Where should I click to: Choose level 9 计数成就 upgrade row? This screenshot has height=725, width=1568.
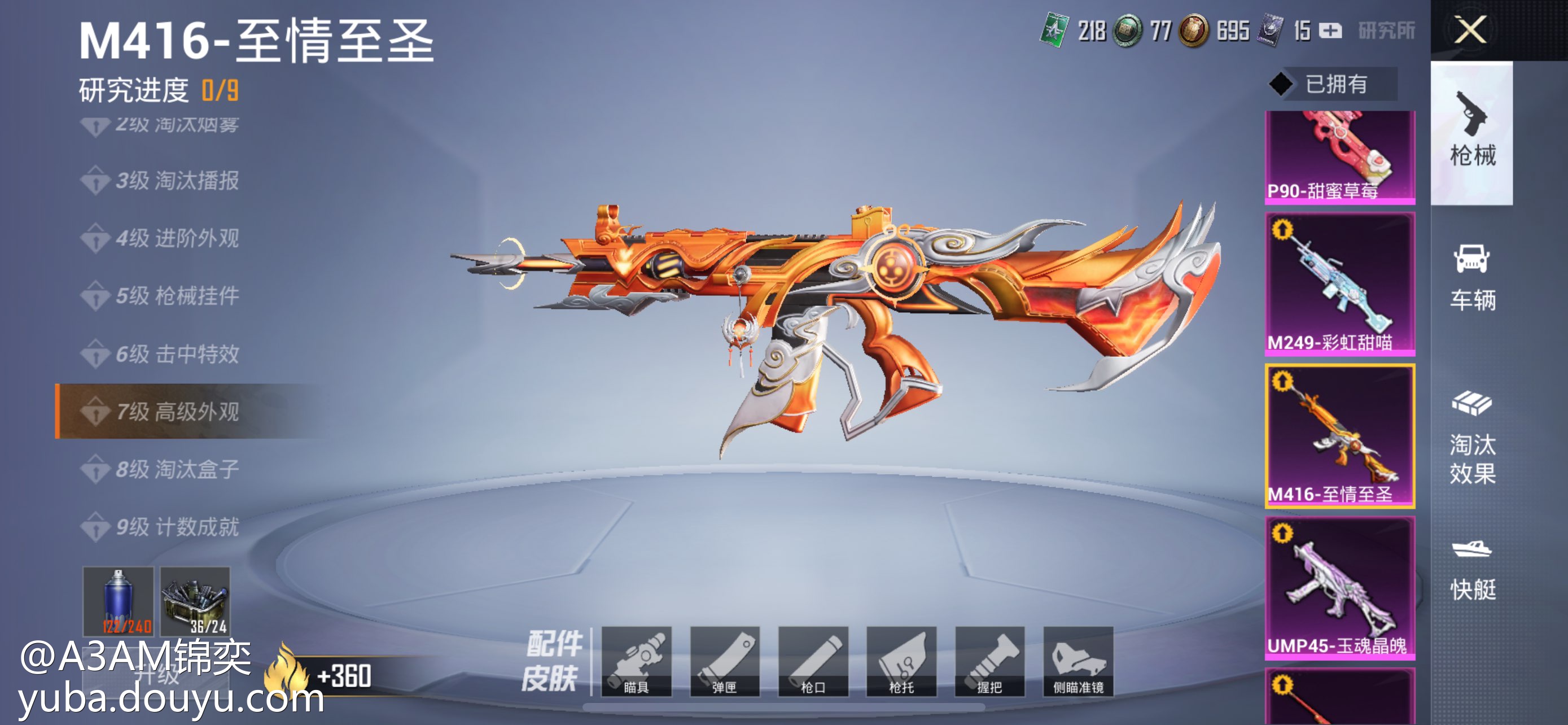pyautogui.click(x=177, y=527)
